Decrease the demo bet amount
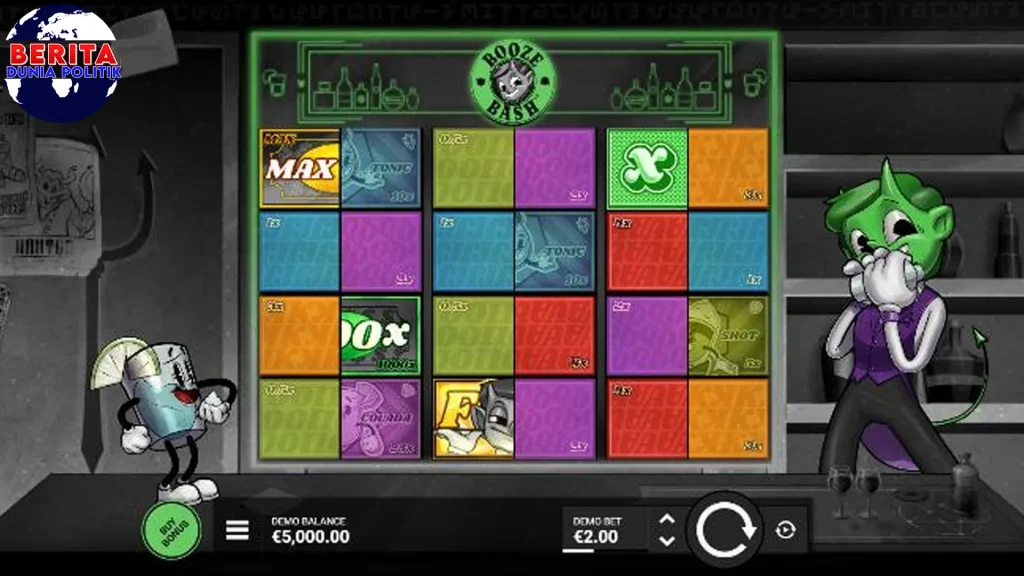 click(x=668, y=541)
